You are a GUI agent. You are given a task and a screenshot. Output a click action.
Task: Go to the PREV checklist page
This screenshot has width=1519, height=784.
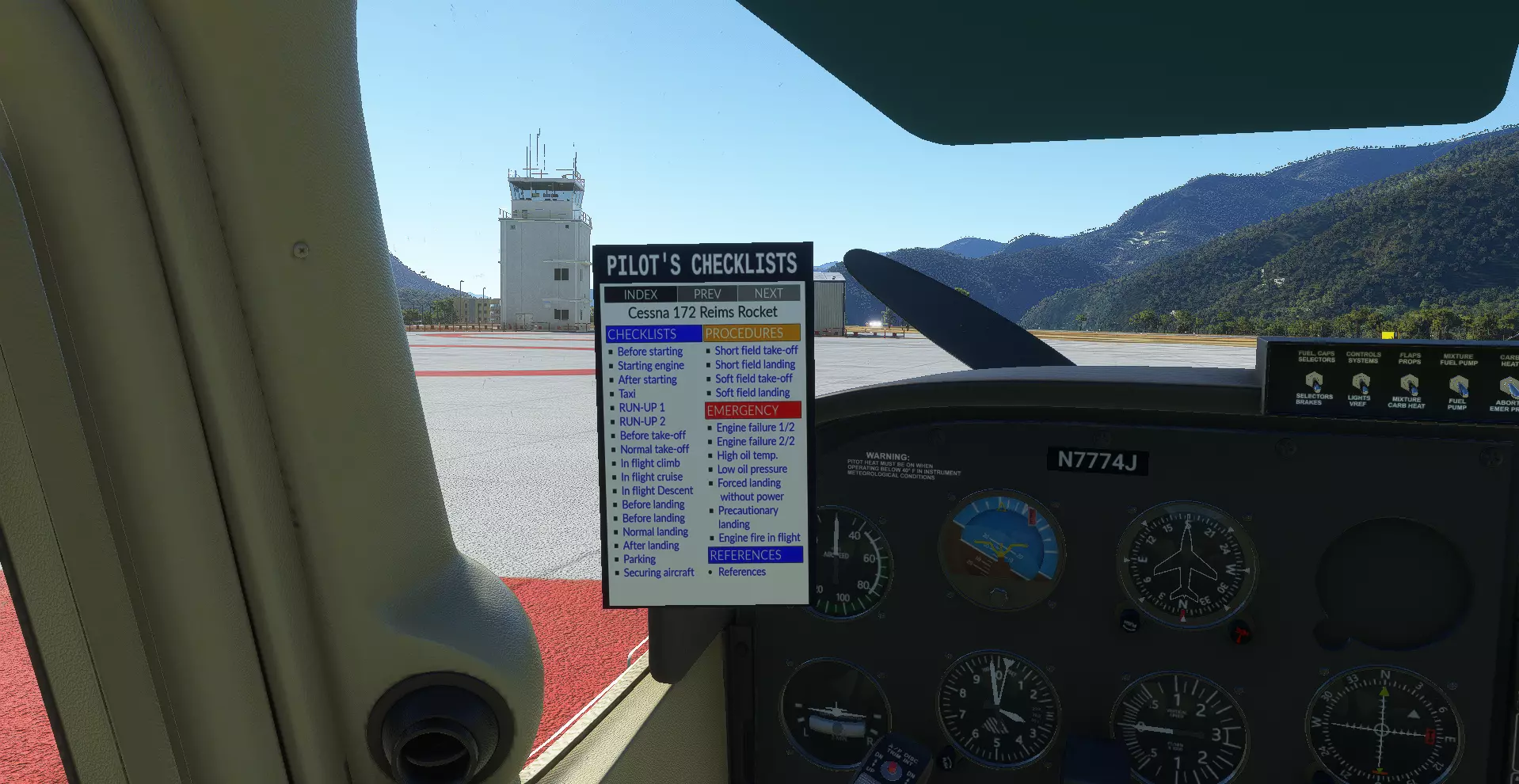point(707,294)
